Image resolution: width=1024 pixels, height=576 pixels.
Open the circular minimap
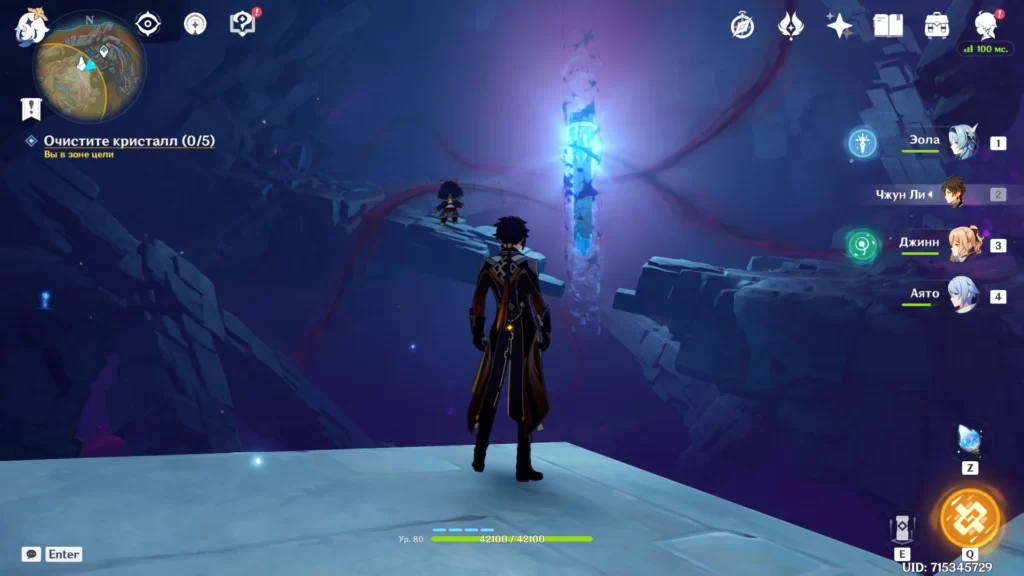tap(89, 66)
